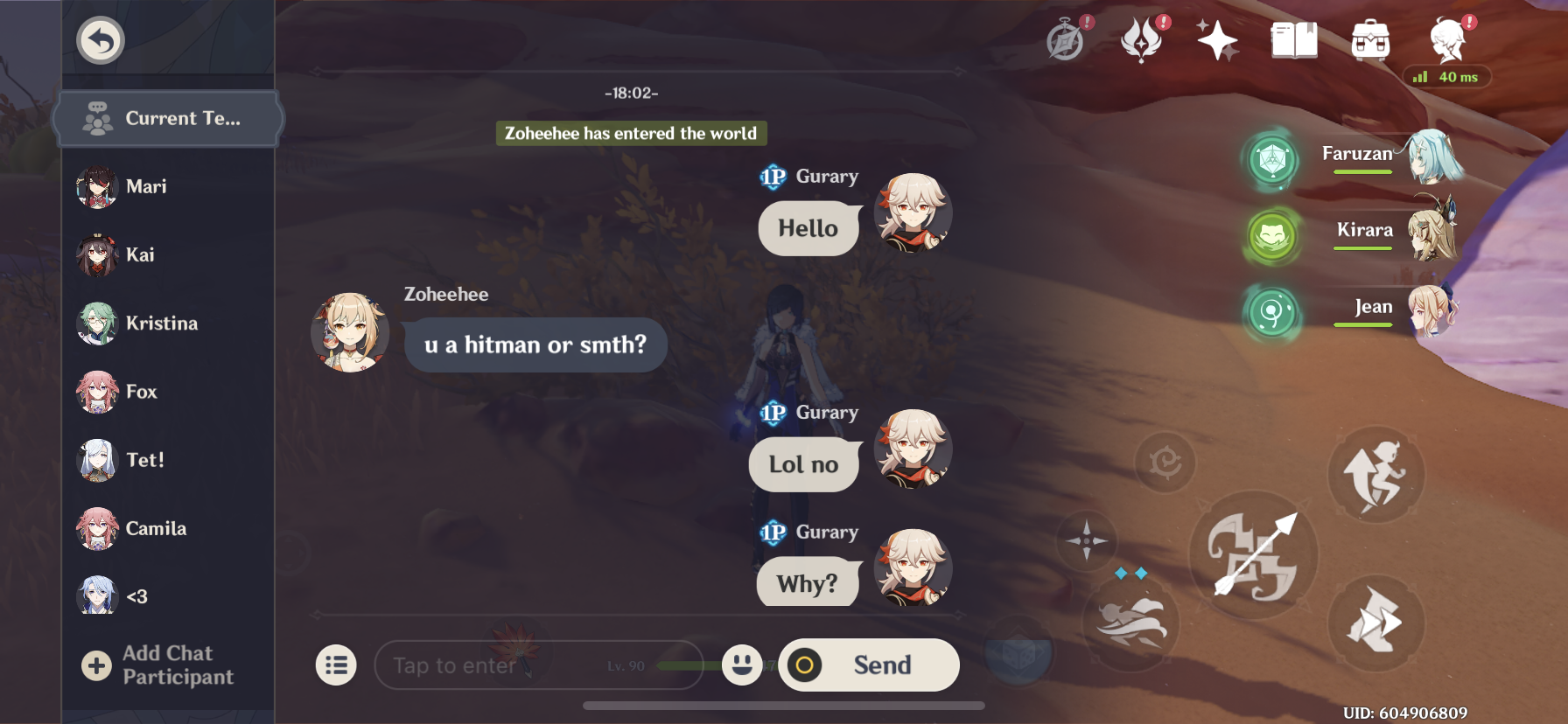Switch to the Current Team chat tab
The image size is (1568, 724).
168,118
